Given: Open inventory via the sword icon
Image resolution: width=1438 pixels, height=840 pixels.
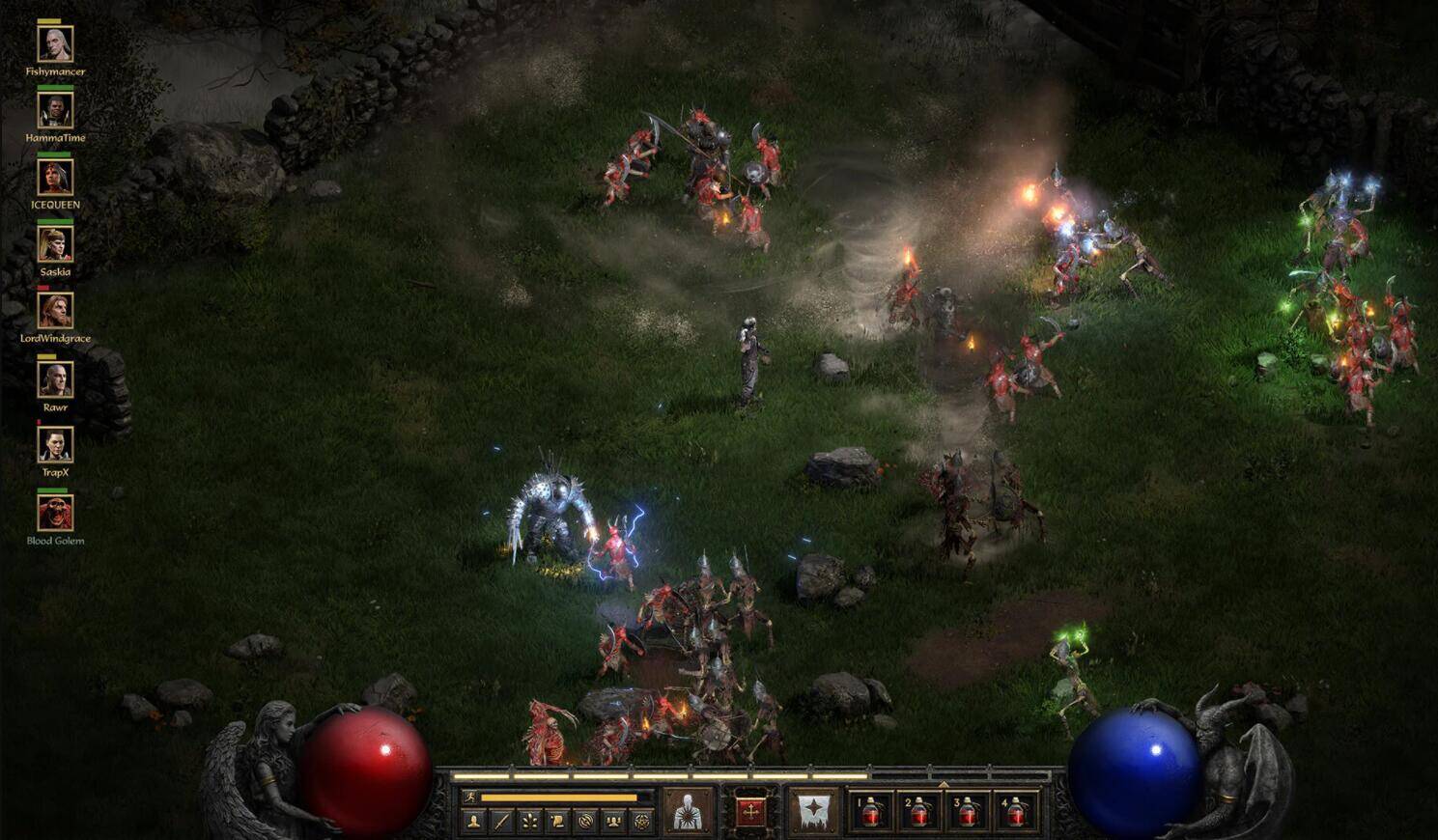Looking at the screenshot, I should (x=501, y=822).
